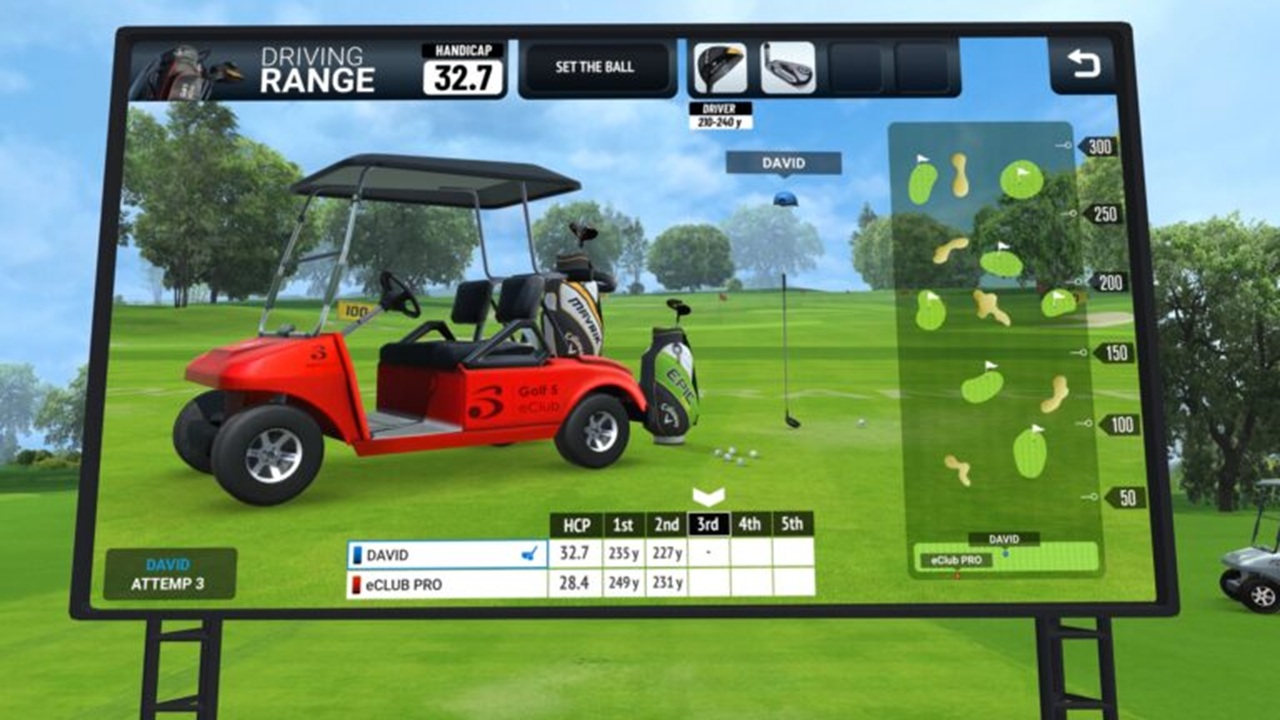Screen dimensions: 1280x720
Task: Expand the DAVID ATTEMP 3 panel
Action: [x=170, y=570]
